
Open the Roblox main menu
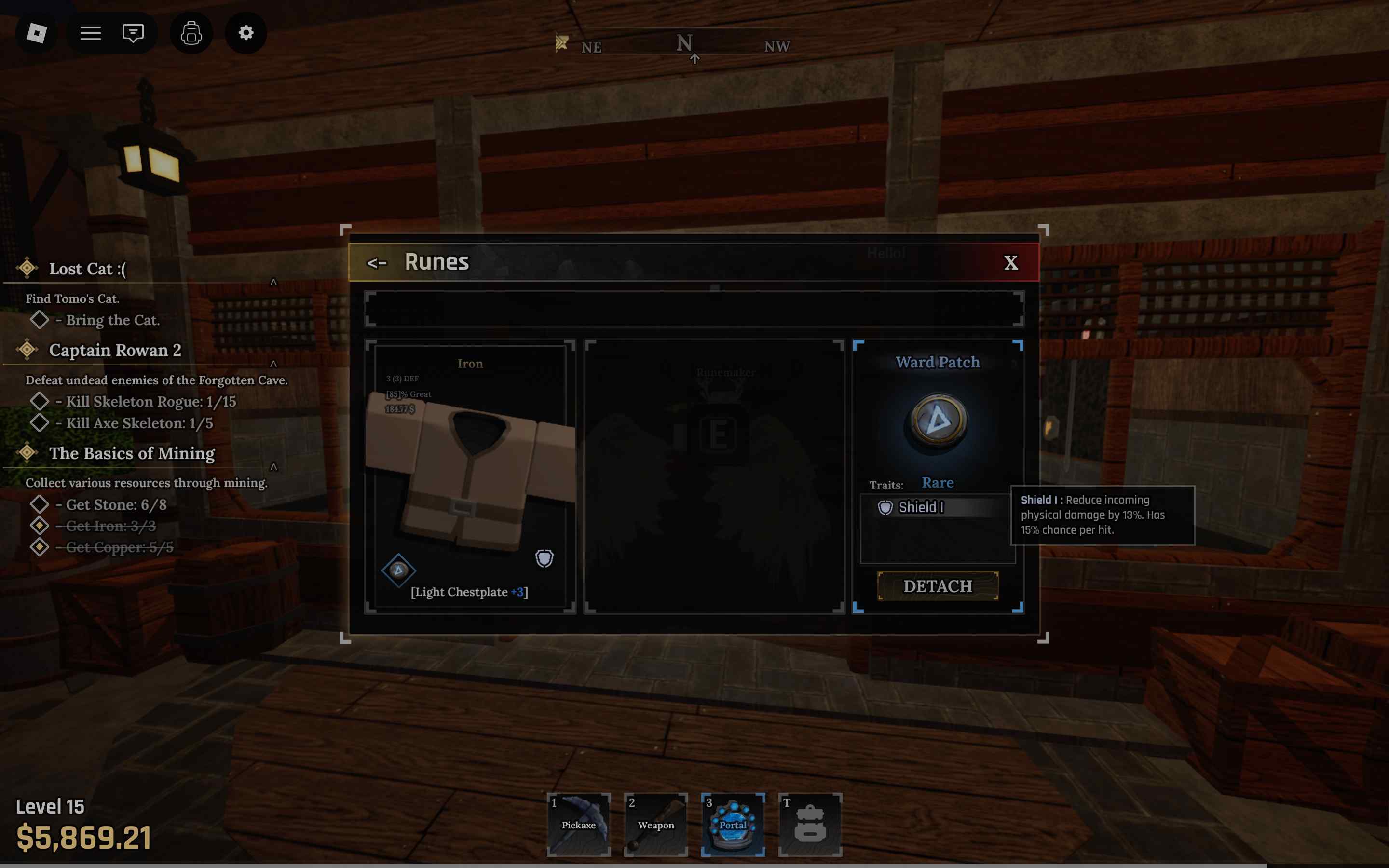tap(37, 33)
